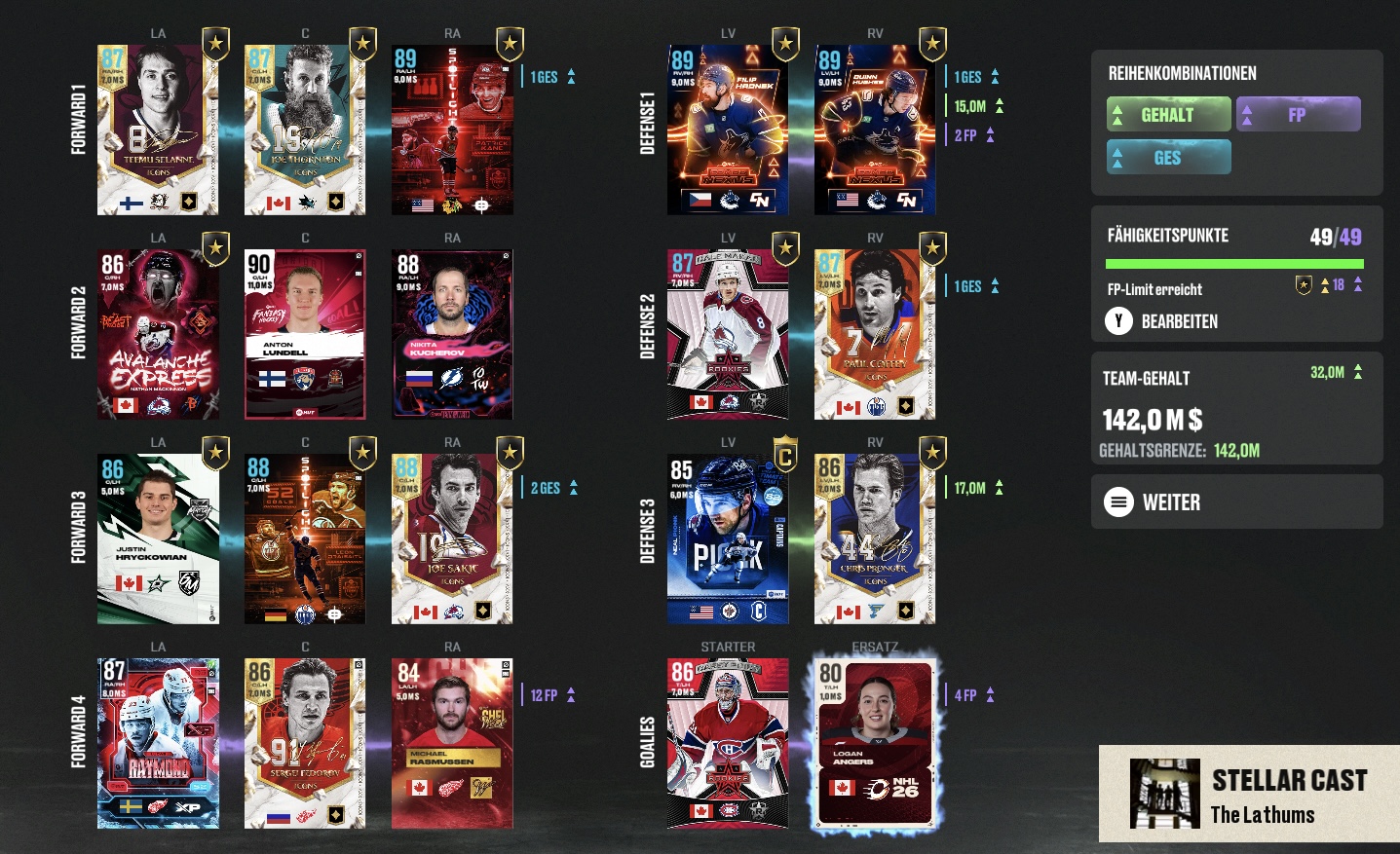Select the GES line combination
The image size is (1400, 854).
(x=1168, y=158)
